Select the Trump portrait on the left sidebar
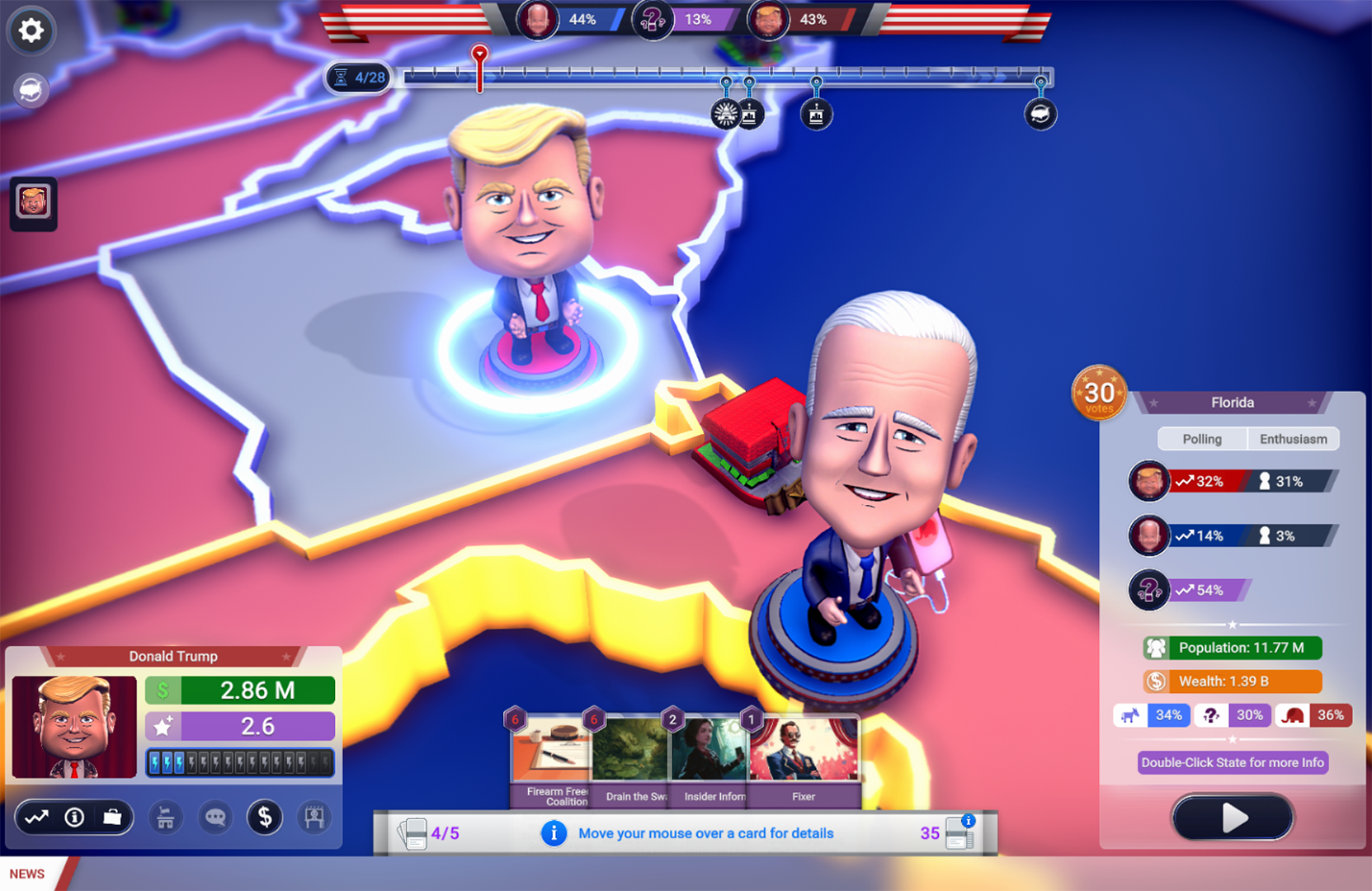Screen dimensions: 1372x891 [33, 200]
